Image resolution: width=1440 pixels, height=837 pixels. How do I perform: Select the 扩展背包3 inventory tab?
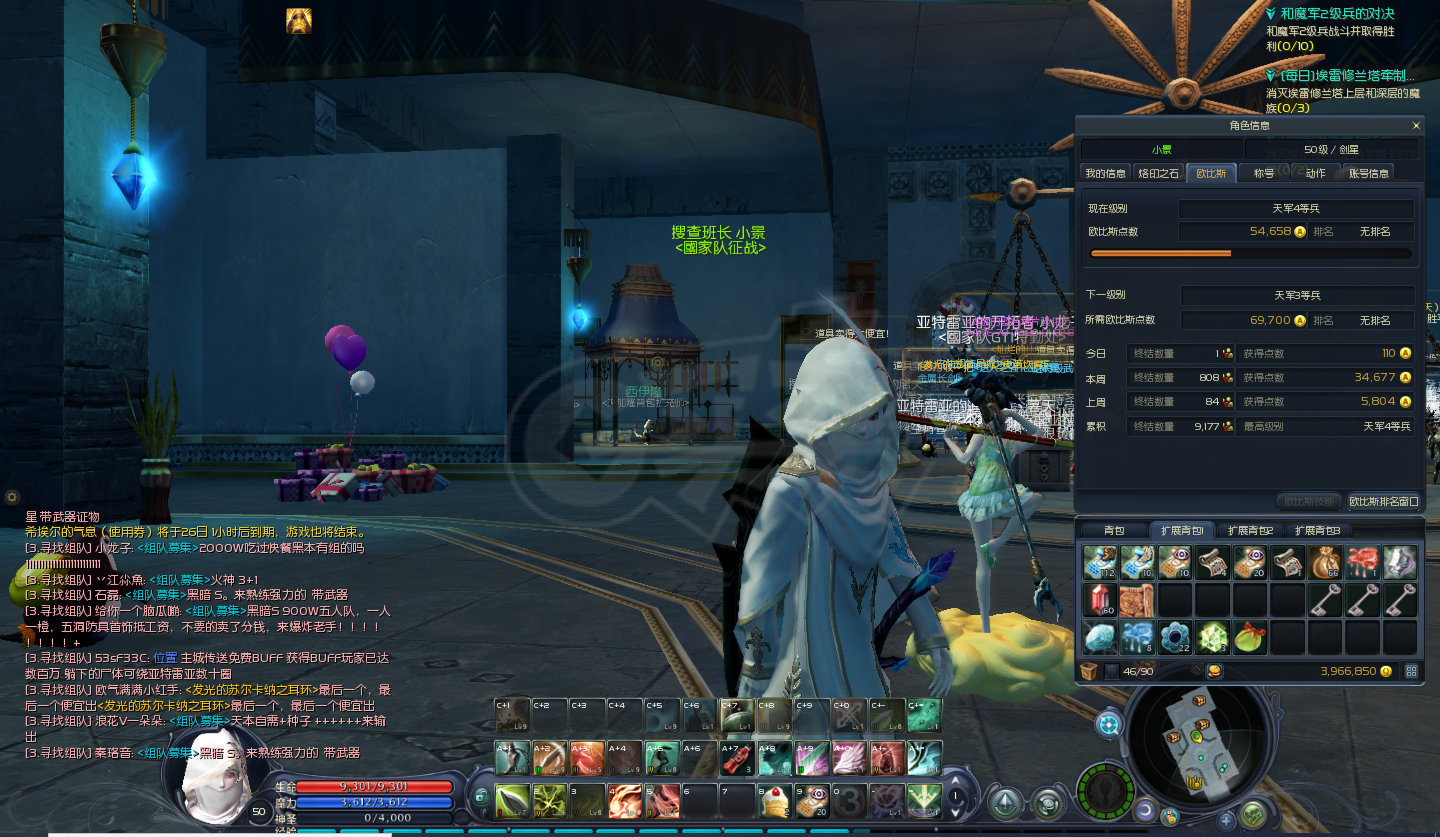pyautogui.click(x=1317, y=530)
